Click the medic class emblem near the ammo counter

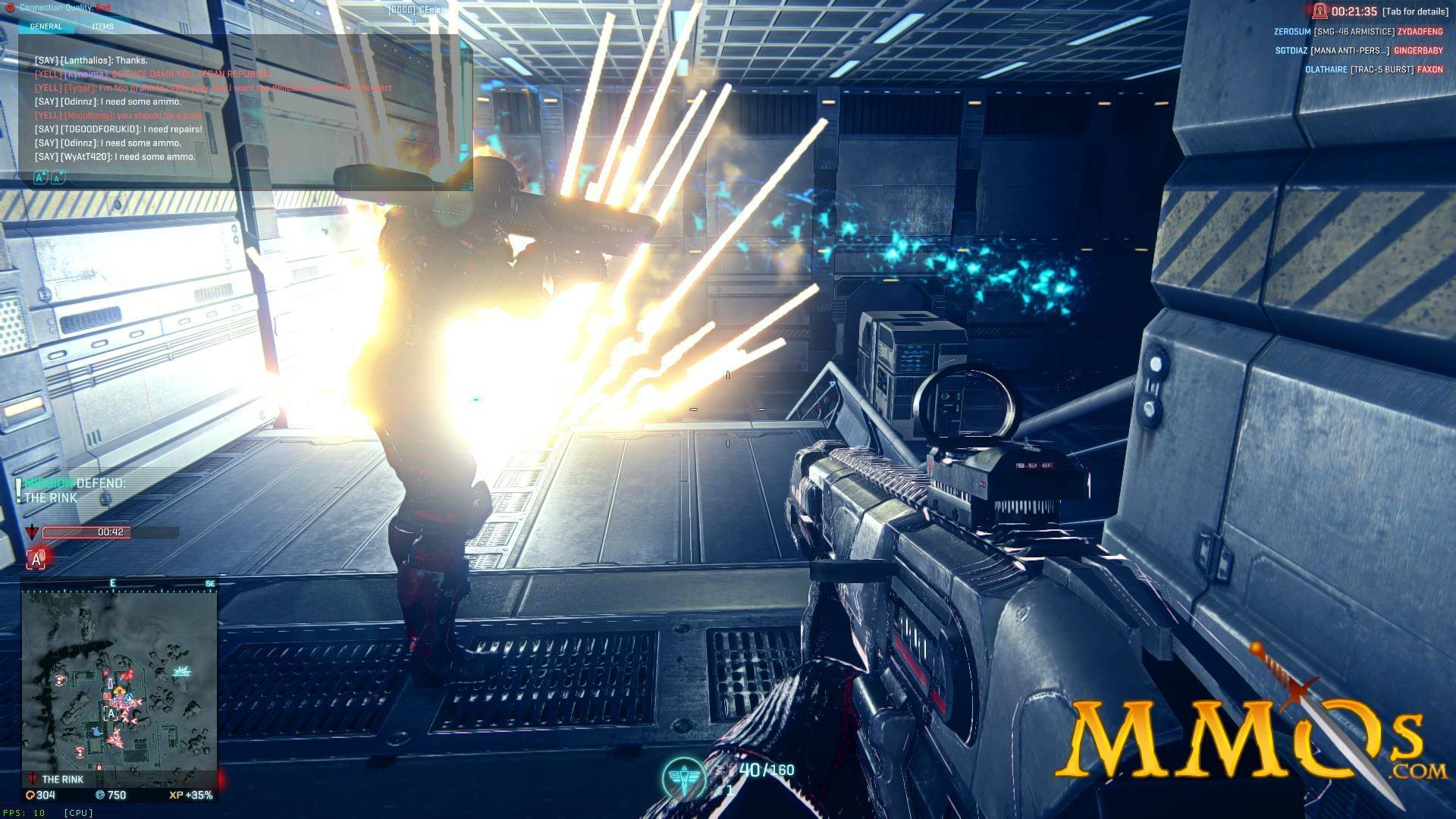point(685,773)
